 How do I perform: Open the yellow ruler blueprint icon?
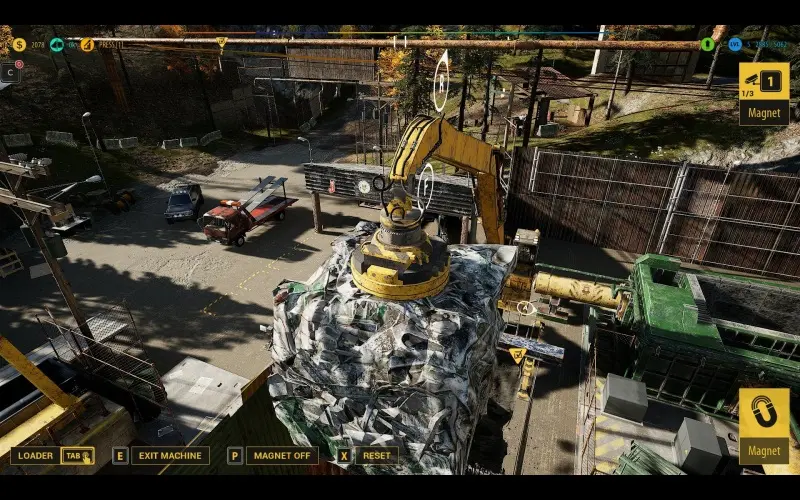[87, 44]
